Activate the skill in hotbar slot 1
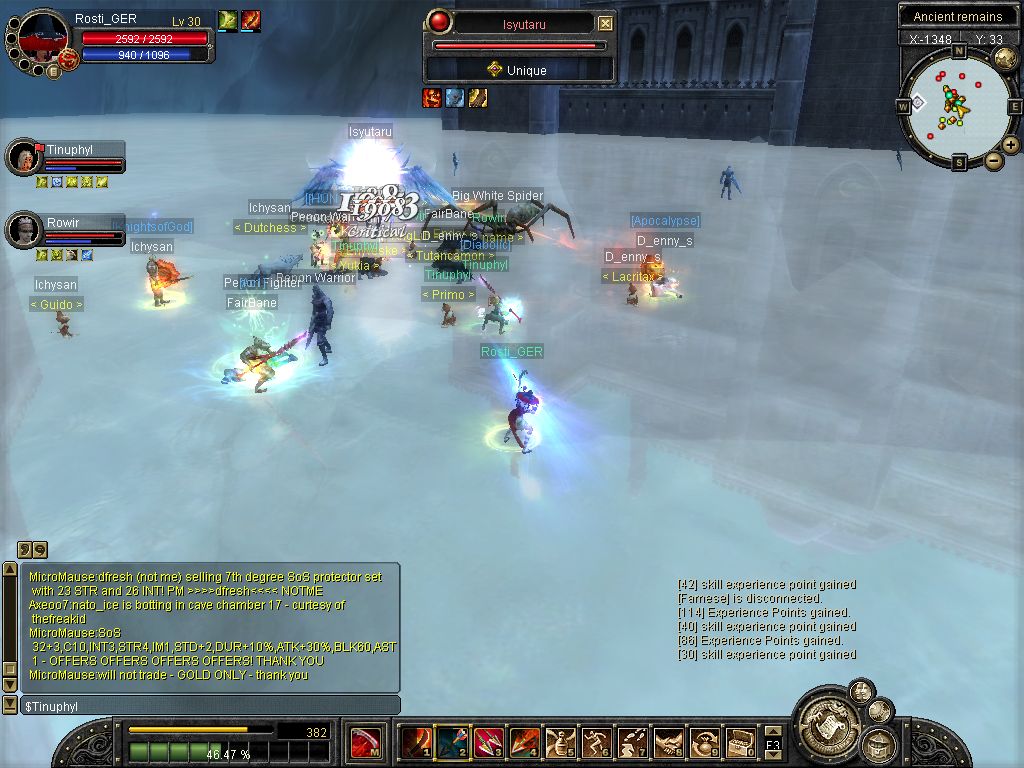This screenshot has height=768, width=1024. pyautogui.click(x=416, y=742)
